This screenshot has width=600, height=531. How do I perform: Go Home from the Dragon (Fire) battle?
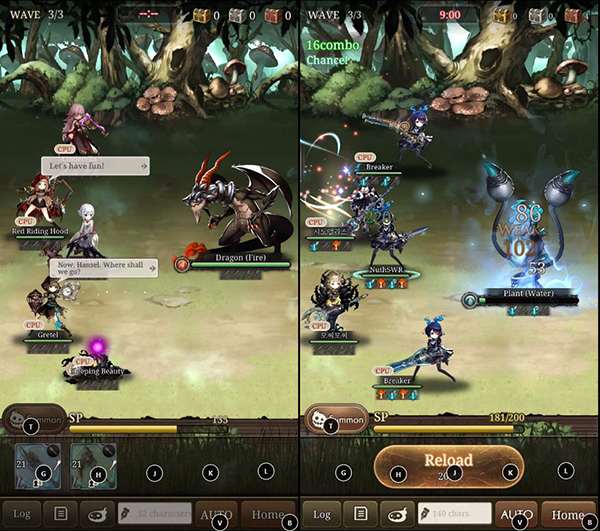coord(268,514)
